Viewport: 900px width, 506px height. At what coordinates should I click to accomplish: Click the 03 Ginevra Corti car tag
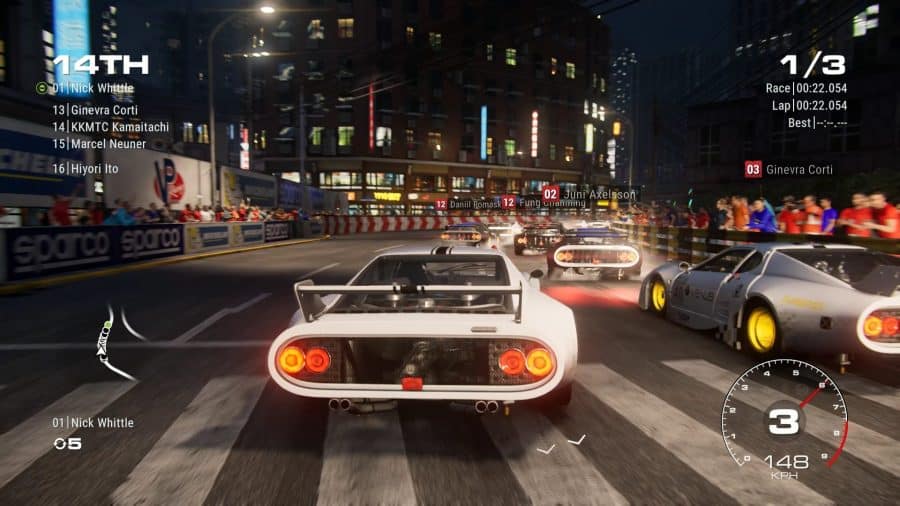(x=789, y=169)
